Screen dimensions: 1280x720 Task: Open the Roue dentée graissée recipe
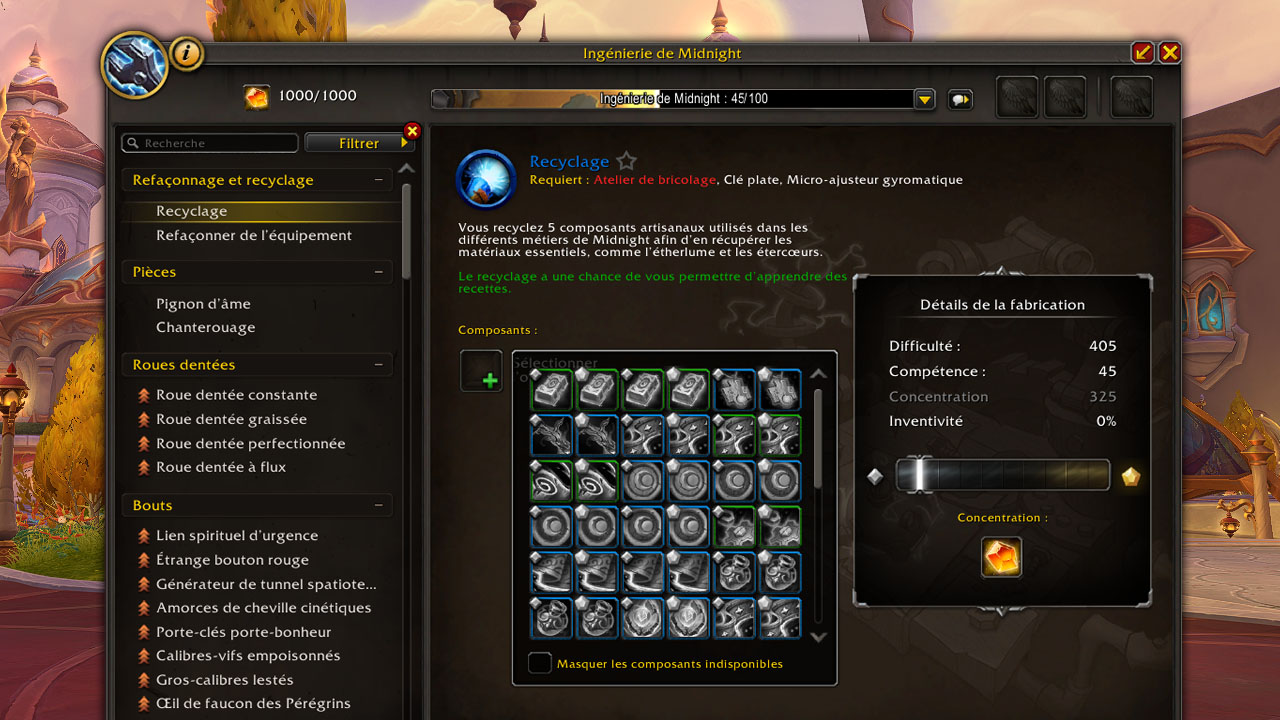point(231,419)
